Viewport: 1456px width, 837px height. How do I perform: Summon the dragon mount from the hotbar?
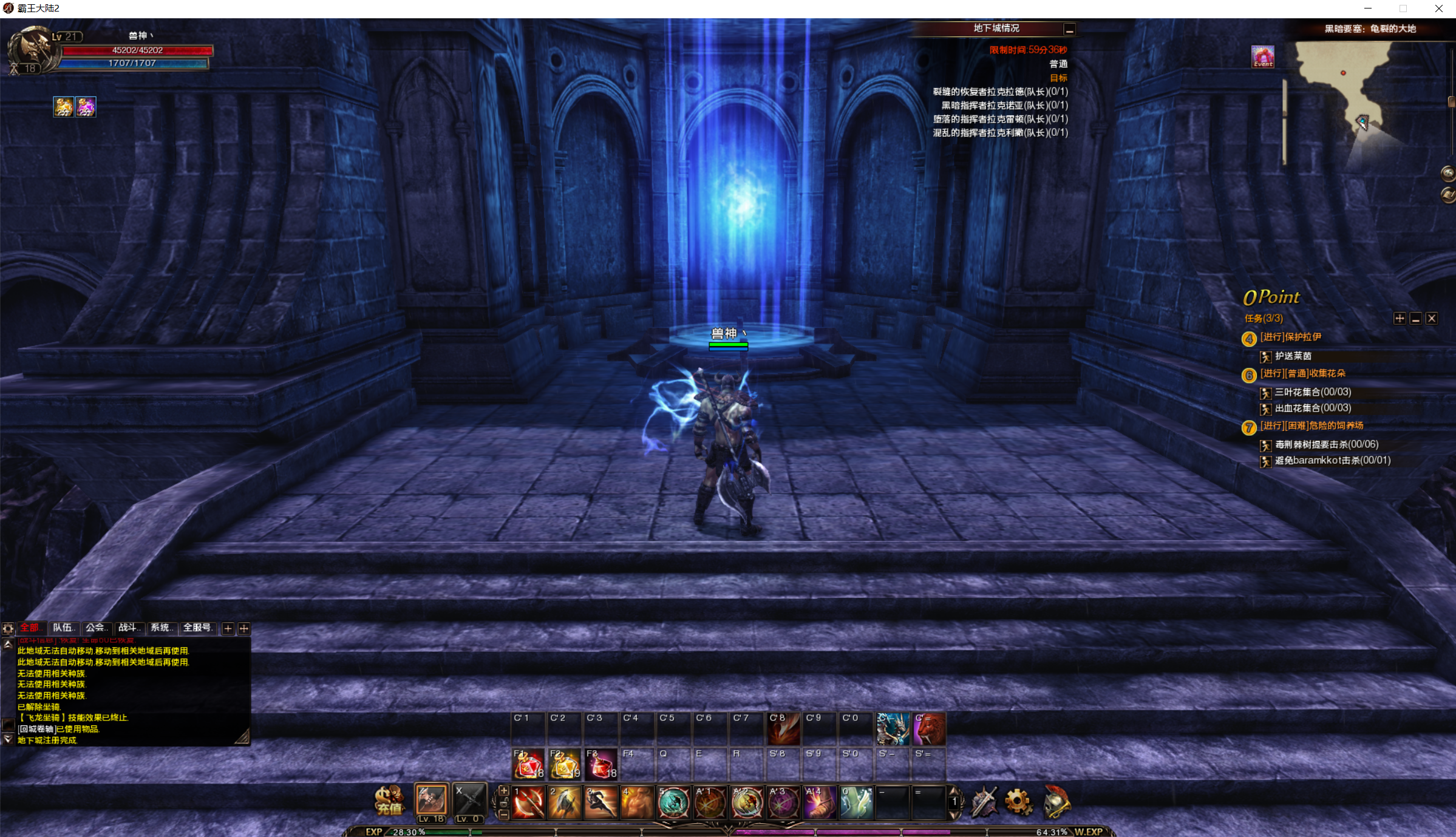[893, 728]
